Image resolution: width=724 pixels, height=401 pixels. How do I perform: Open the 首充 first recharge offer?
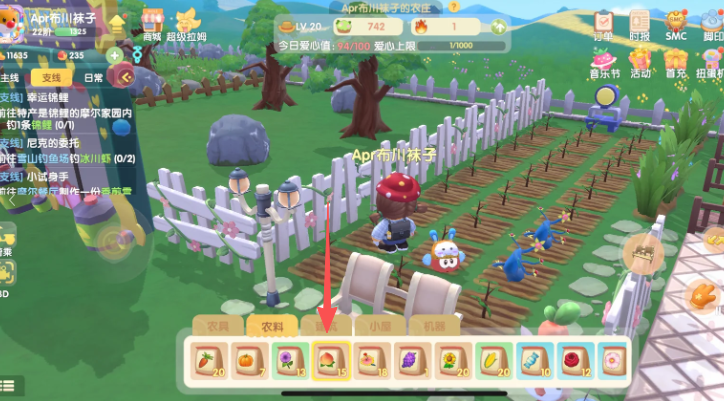pyautogui.click(x=677, y=61)
